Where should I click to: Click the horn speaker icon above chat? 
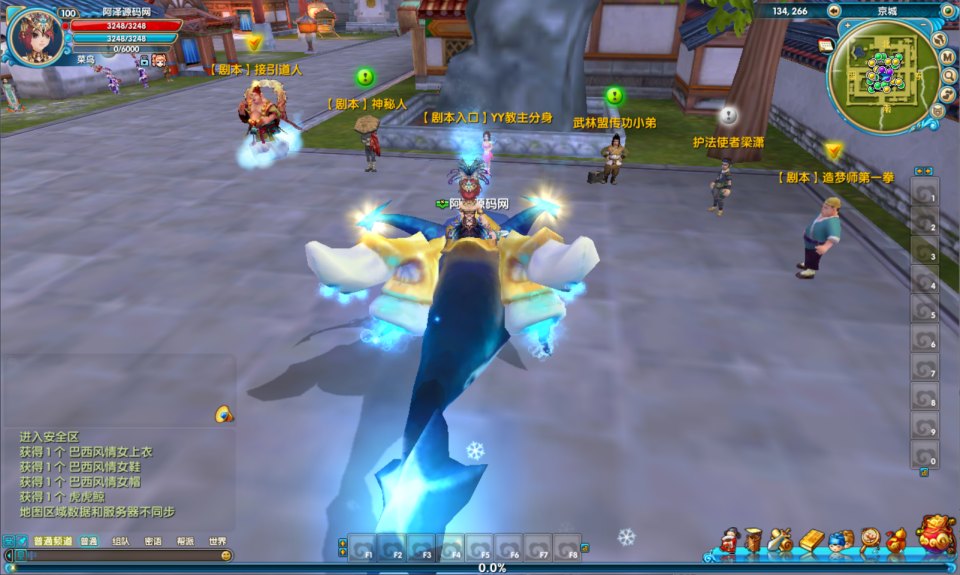(223, 414)
